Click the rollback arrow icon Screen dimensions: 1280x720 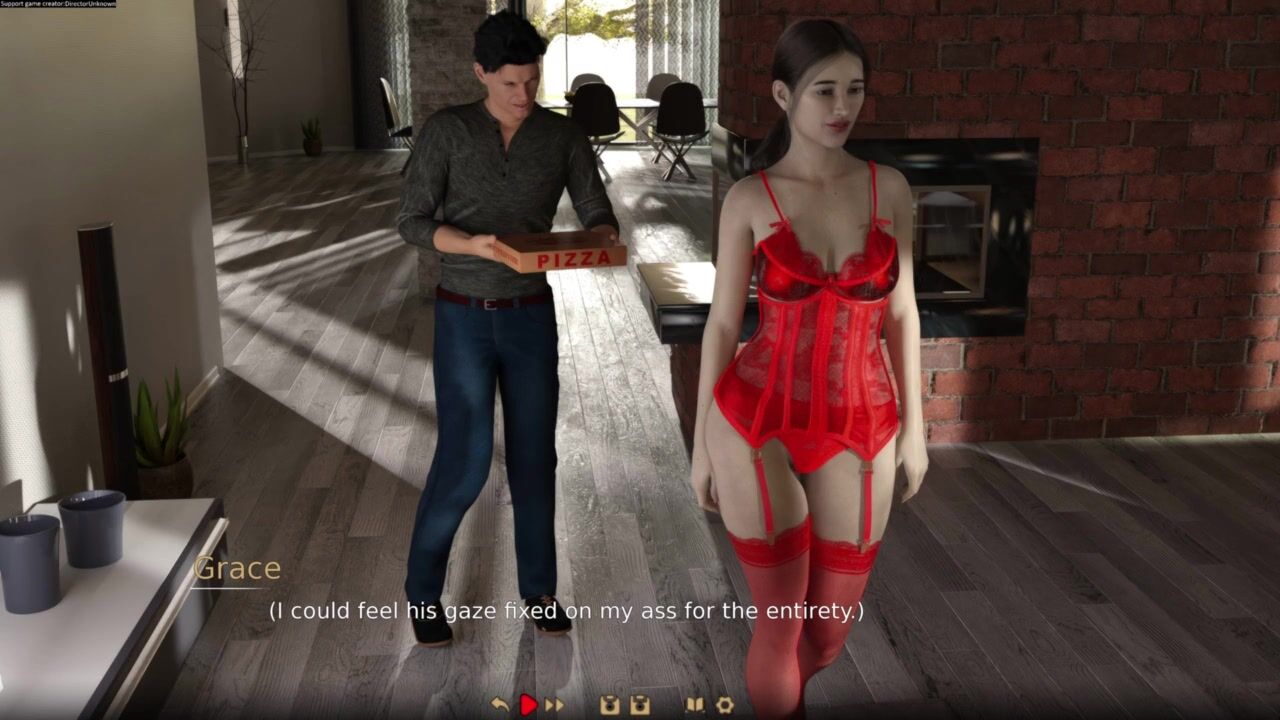point(500,705)
